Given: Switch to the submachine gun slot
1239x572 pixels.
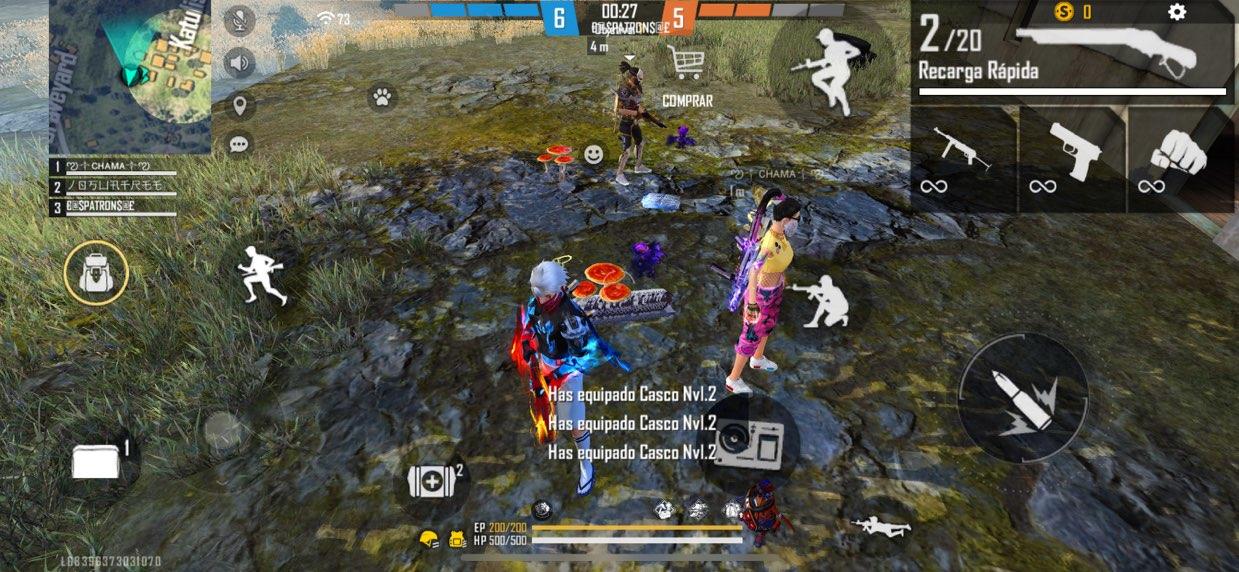Looking at the screenshot, I should [x=962, y=157].
